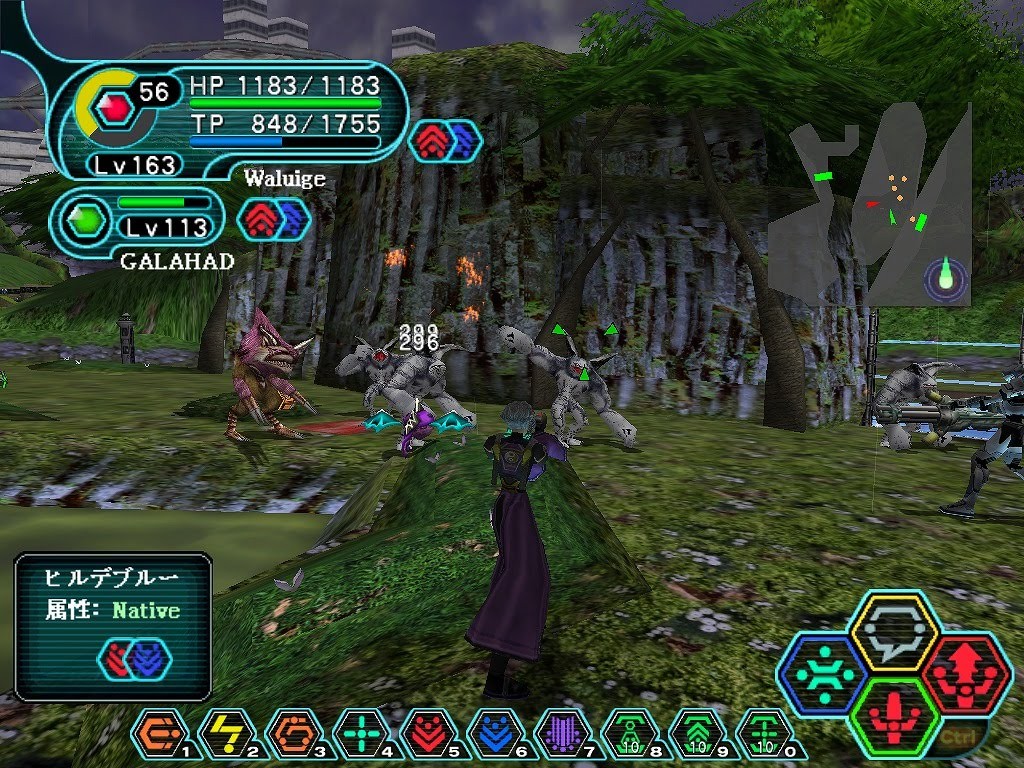Activate the blue chevrons technique
The height and width of the screenshot is (768, 1024).
(494, 733)
